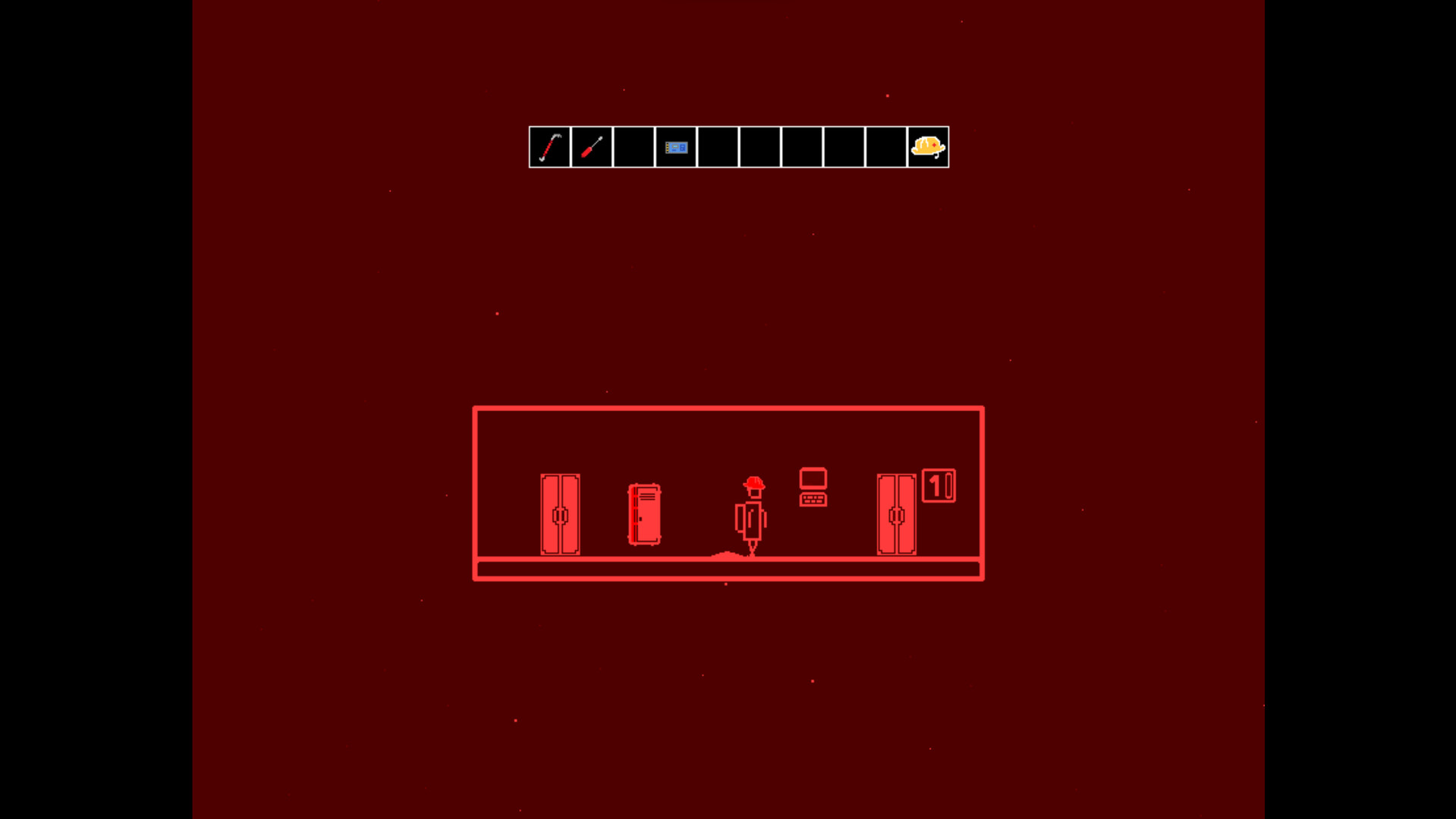Click the empty slot right of the circuit board
Screen dimensions: 1456x819
[718, 147]
